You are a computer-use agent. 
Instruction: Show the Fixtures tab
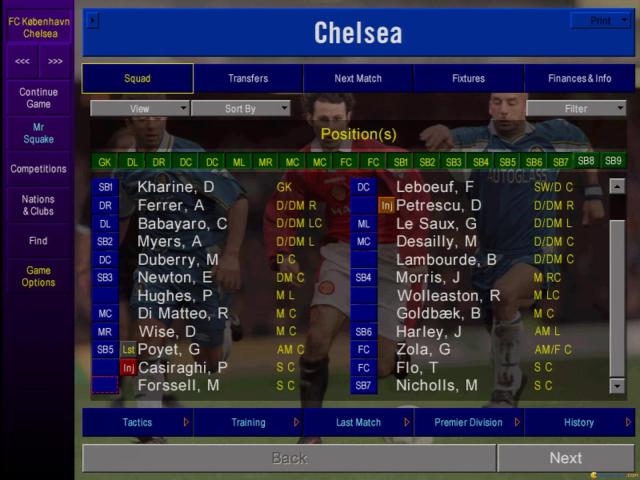(x=468, y=78)
